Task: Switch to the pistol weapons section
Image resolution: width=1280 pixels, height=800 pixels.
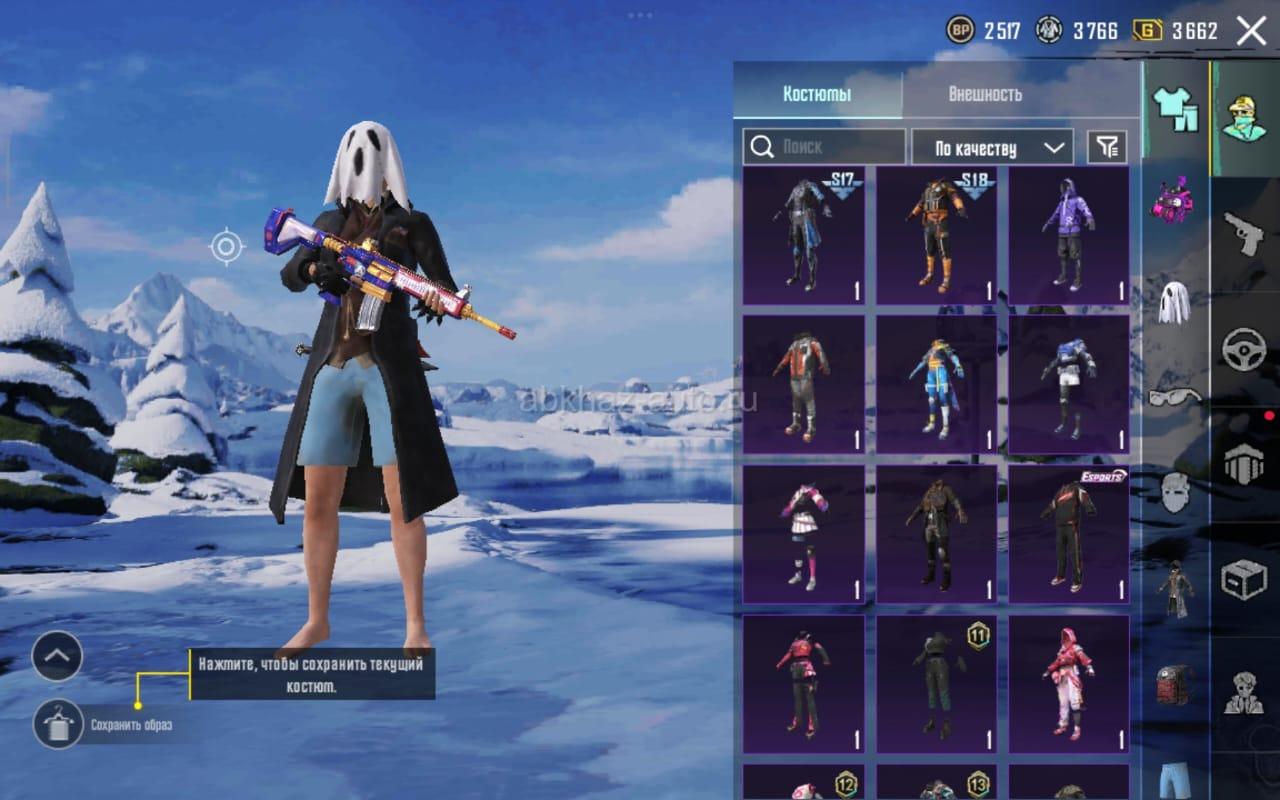Action: click(x=1244, y=235)
